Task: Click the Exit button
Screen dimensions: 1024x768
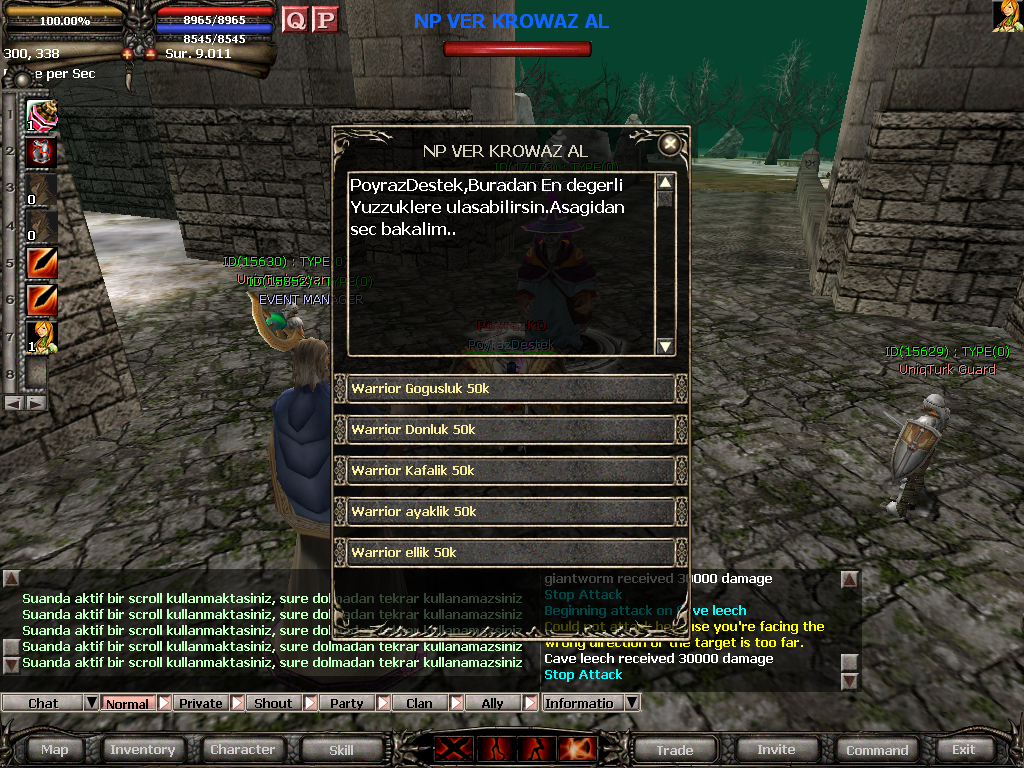Action: 964,749
